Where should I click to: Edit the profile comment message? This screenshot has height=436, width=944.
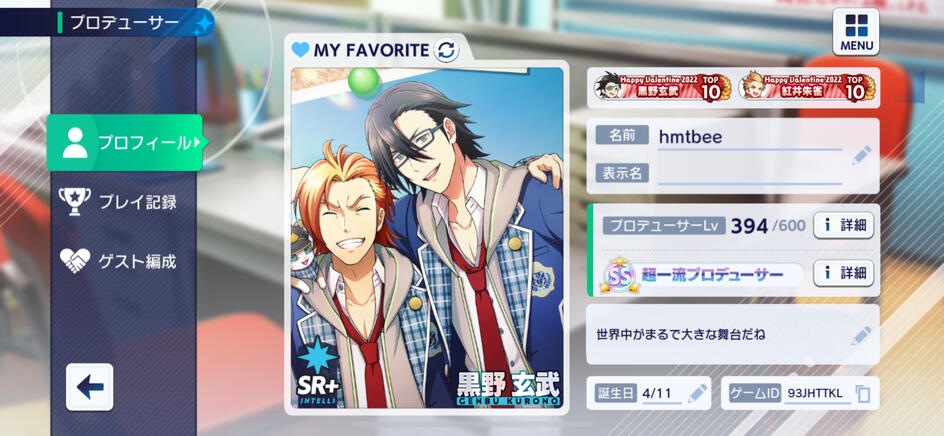pyautogui.click(x=860, y=335)
